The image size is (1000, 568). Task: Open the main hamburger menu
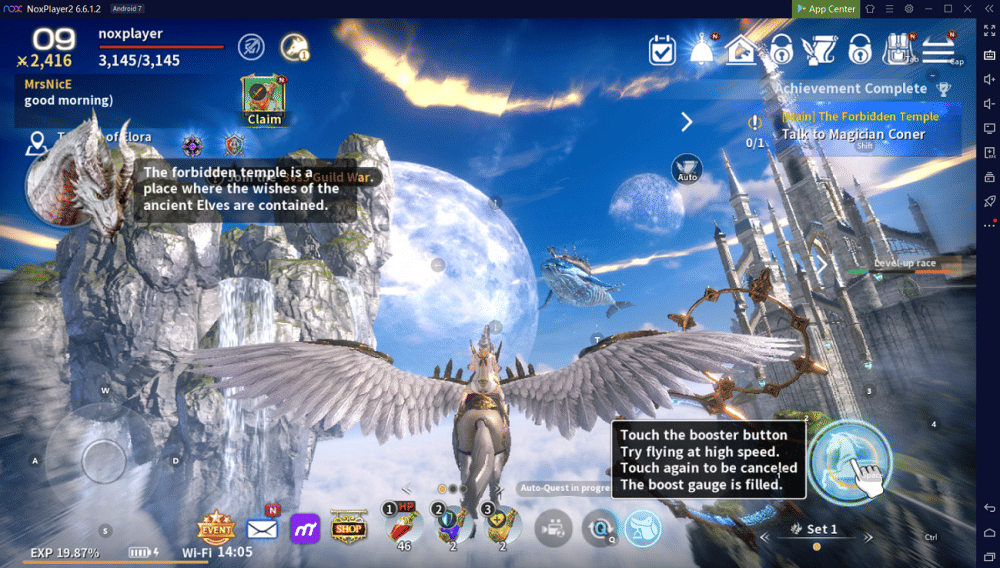(938, 49)
